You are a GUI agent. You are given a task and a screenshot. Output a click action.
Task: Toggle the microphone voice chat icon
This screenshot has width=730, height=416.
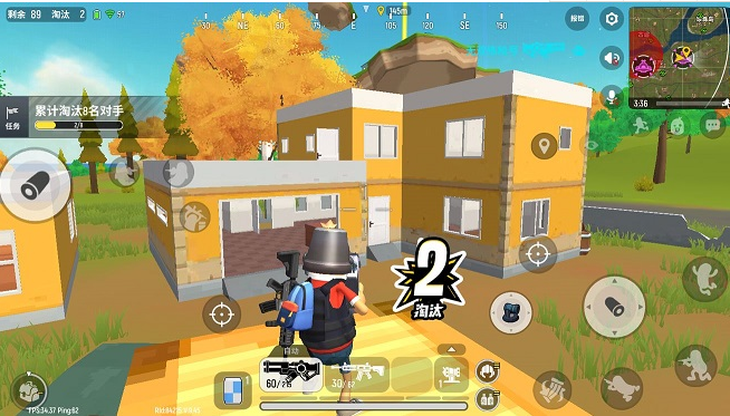[x=611, y=96]
